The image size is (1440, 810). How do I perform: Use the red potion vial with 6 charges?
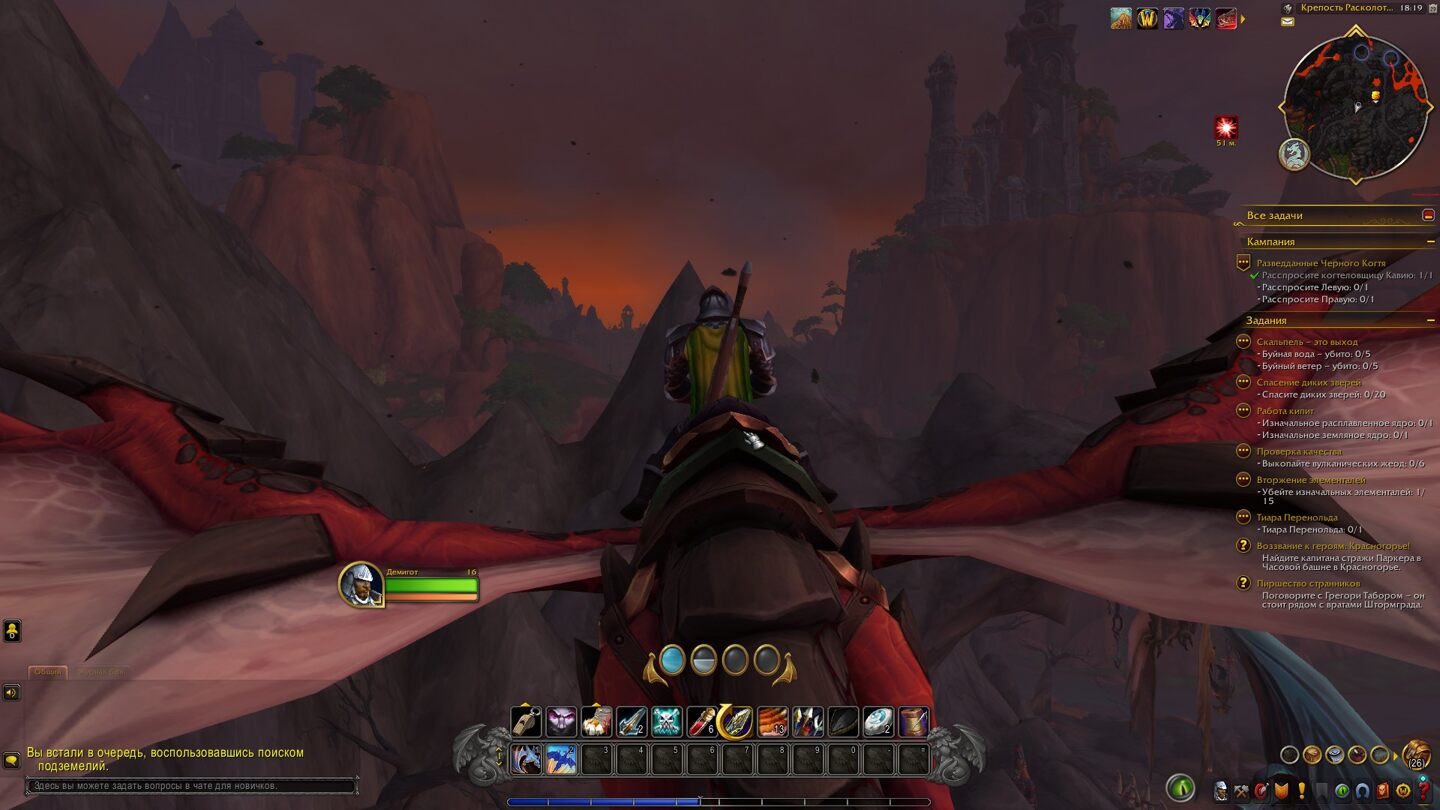(701, 721)
